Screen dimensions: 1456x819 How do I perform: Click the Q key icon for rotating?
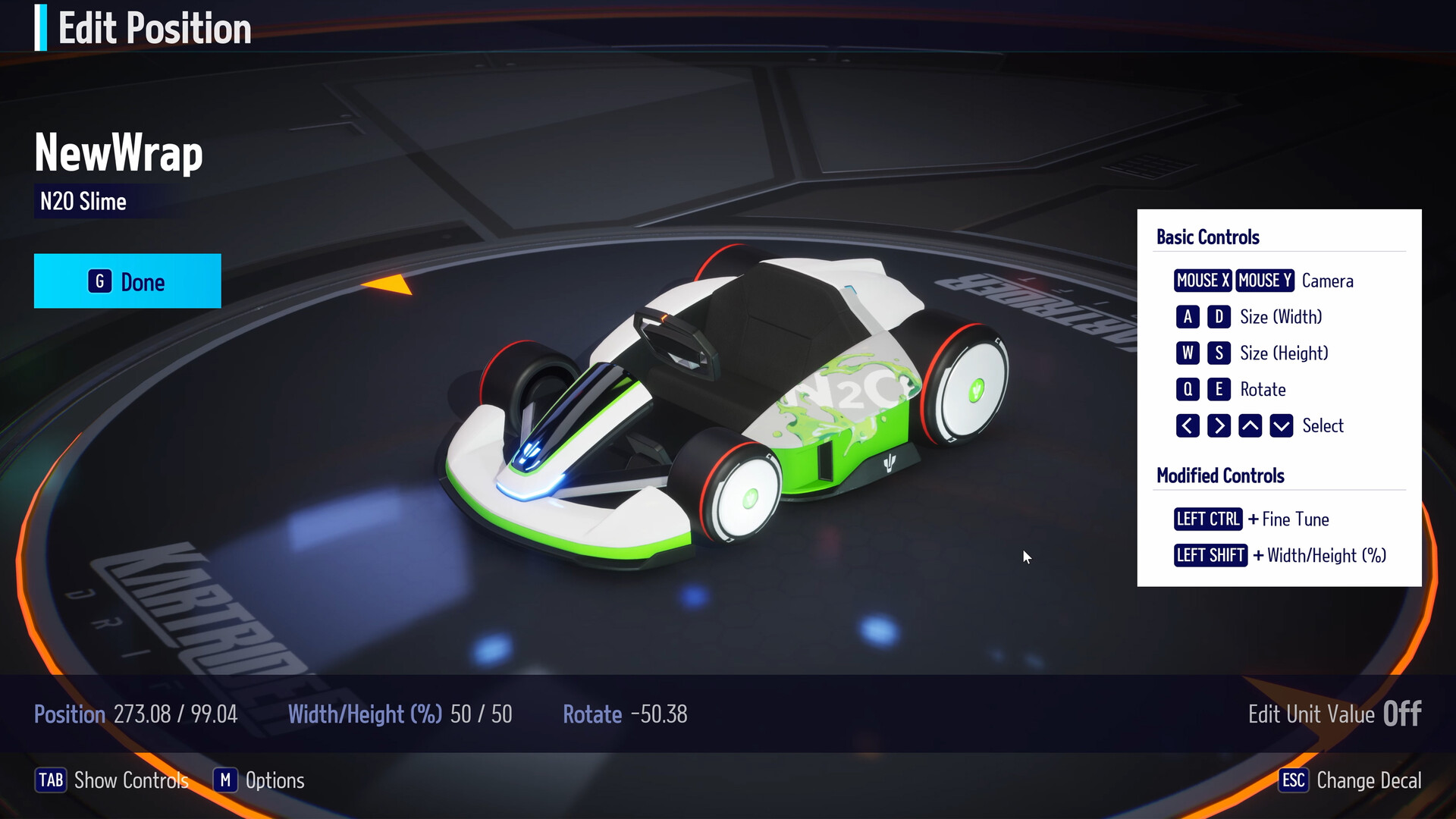click(1188, 389)
